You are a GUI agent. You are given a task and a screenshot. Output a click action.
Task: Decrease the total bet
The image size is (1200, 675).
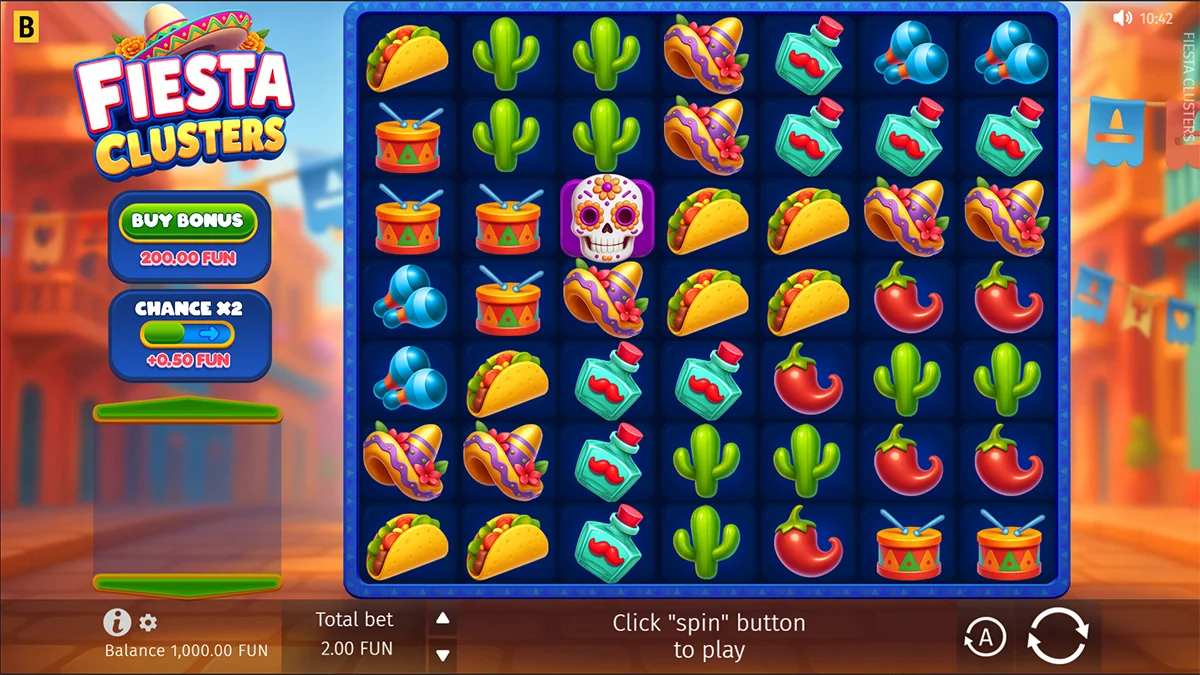(442, 654)
